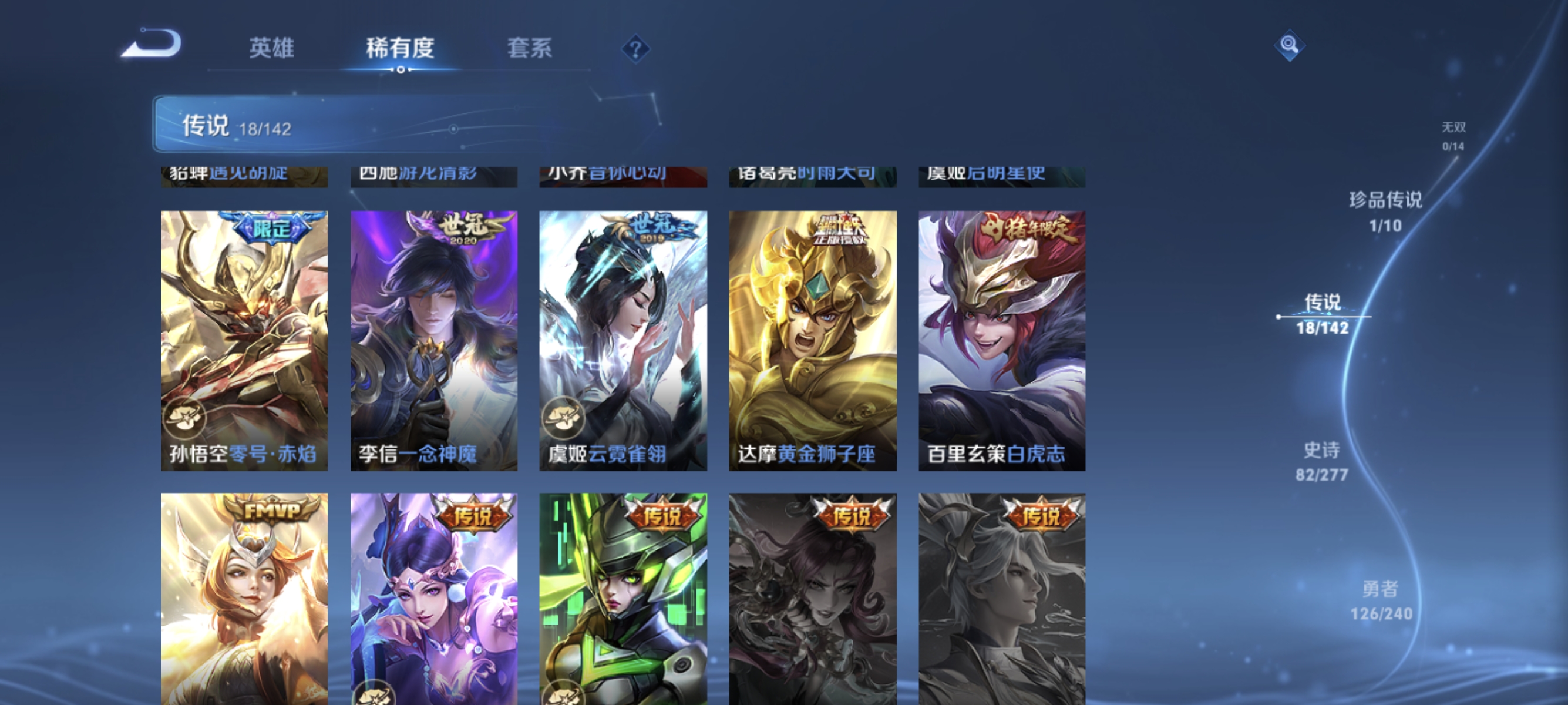This screenshot has height=705, width=1568.
Task: Switch to the 英雄 tab
Action: coord(271,49)
